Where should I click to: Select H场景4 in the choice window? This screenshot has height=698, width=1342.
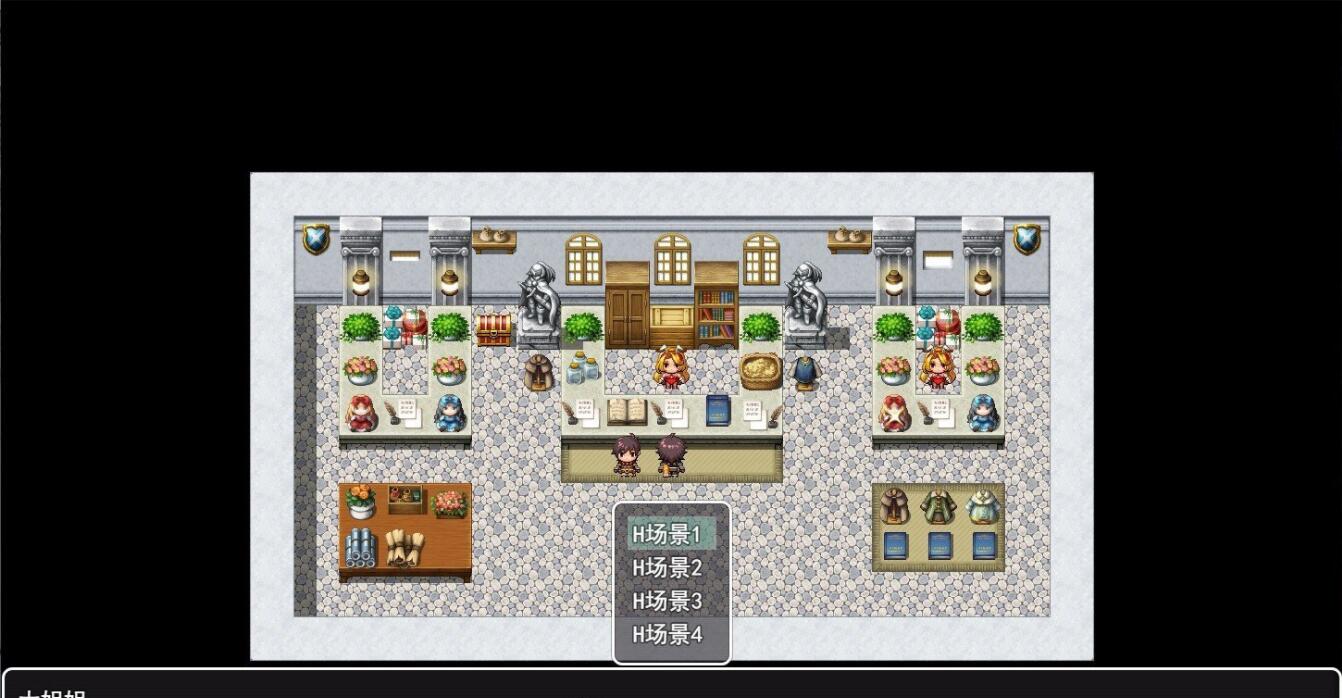tap(667, 634)
